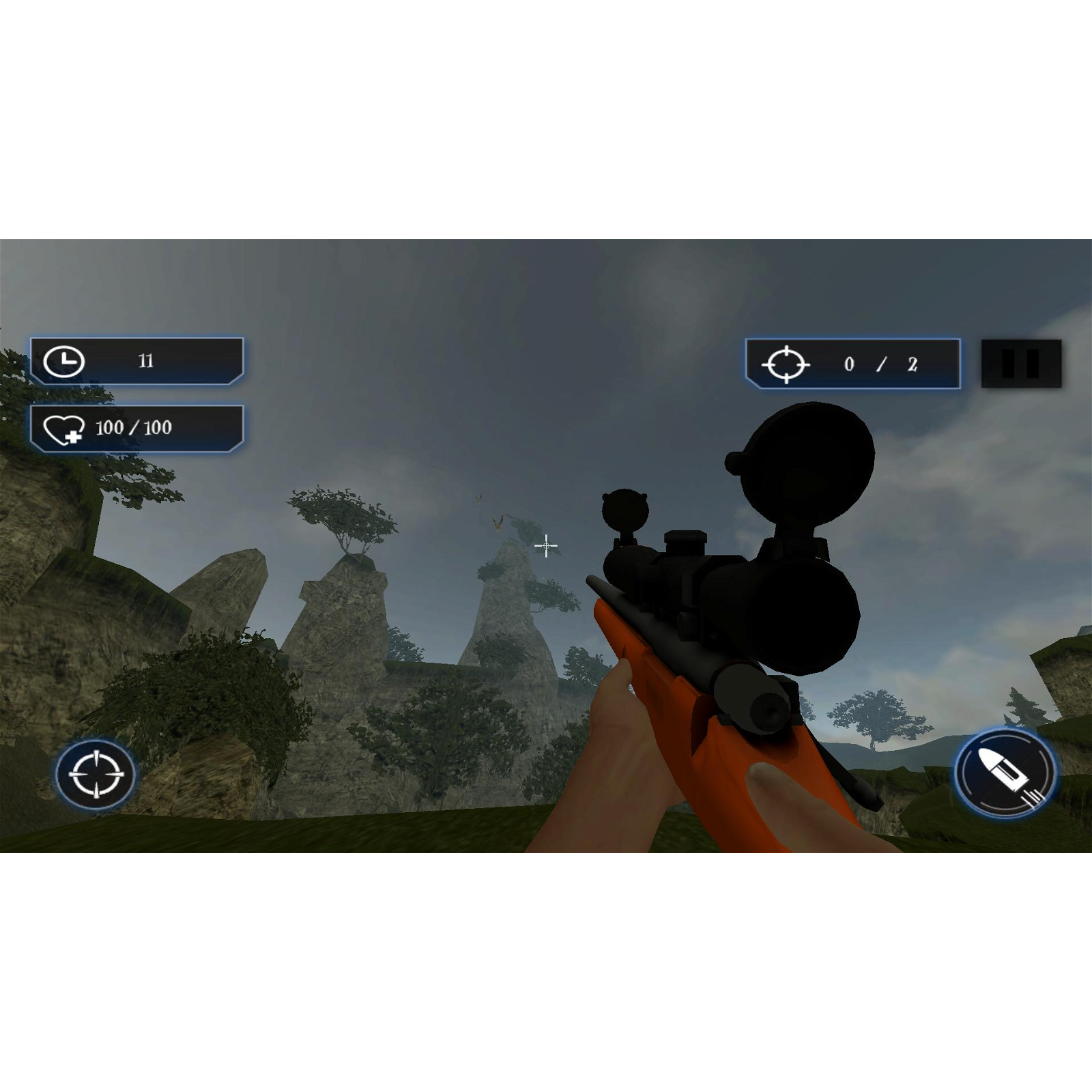Tap the health heart icon

click(x=66, y=429)
